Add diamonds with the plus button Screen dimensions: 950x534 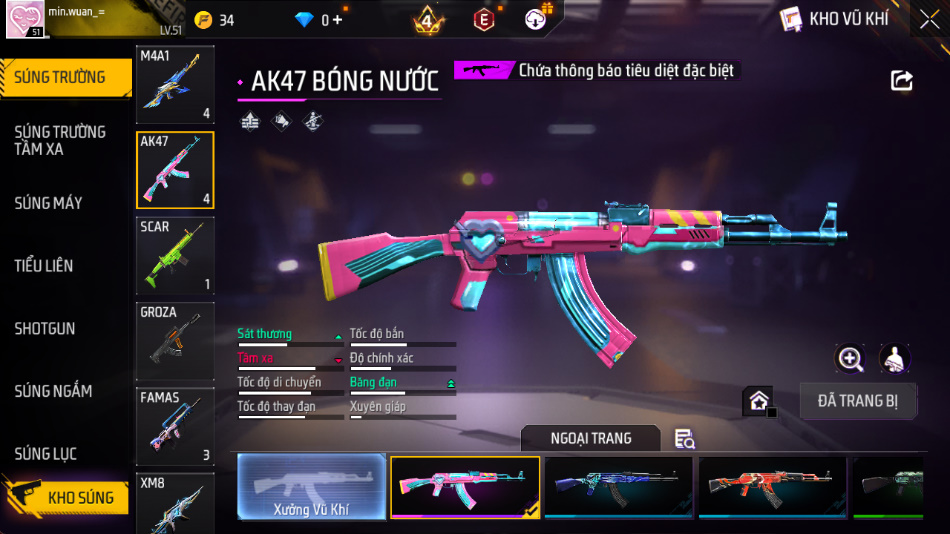(337, 20)
